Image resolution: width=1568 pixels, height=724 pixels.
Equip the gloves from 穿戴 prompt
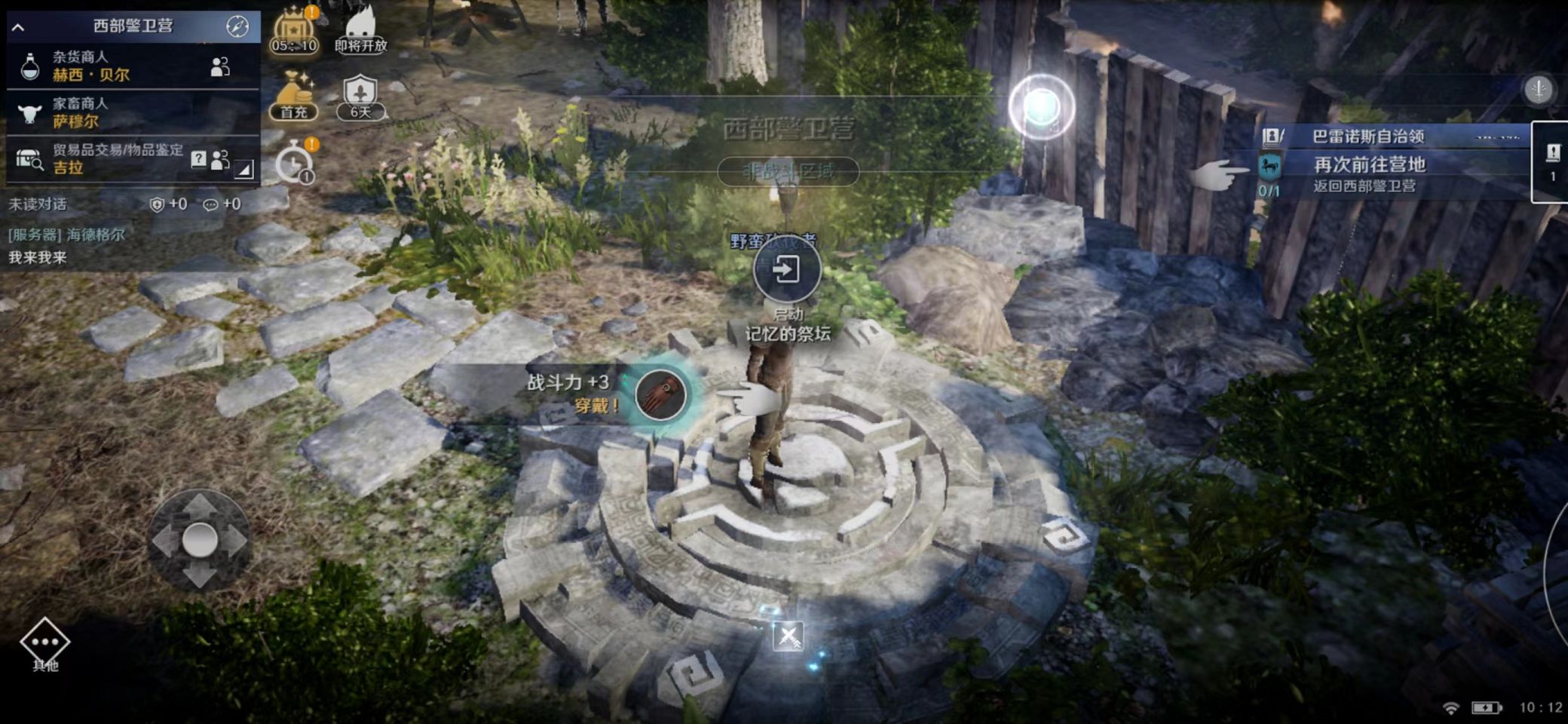coord(661,394)
